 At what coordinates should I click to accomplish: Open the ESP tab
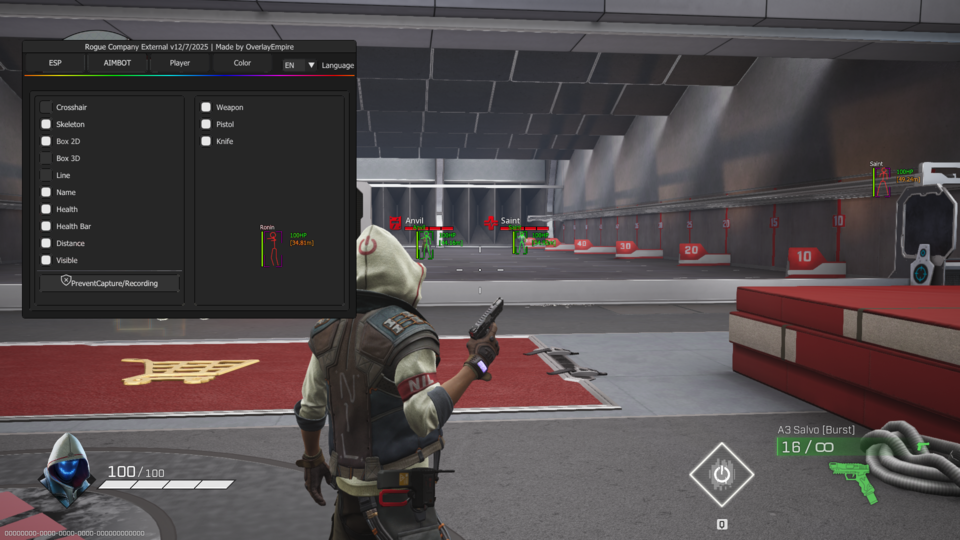(x=55, y=63)
